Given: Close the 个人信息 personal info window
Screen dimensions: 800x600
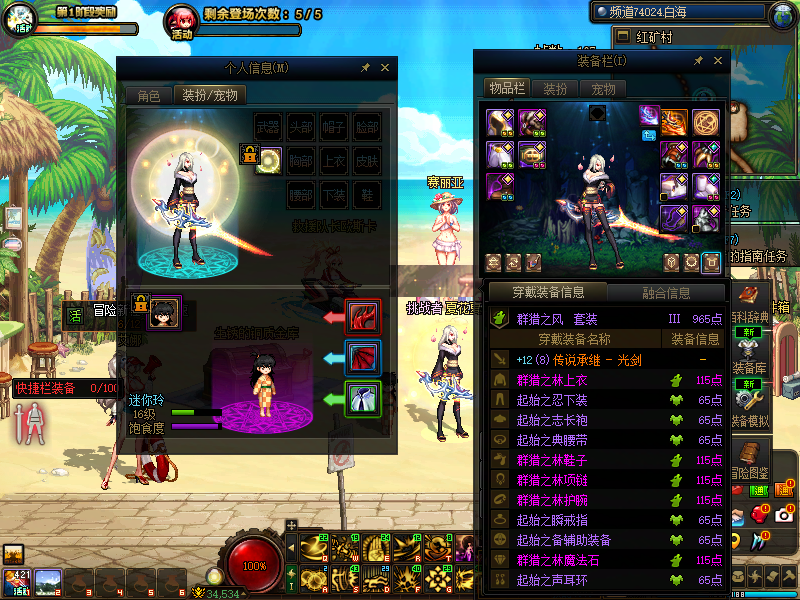Looking at the screenshot, I should pos(385,68).
